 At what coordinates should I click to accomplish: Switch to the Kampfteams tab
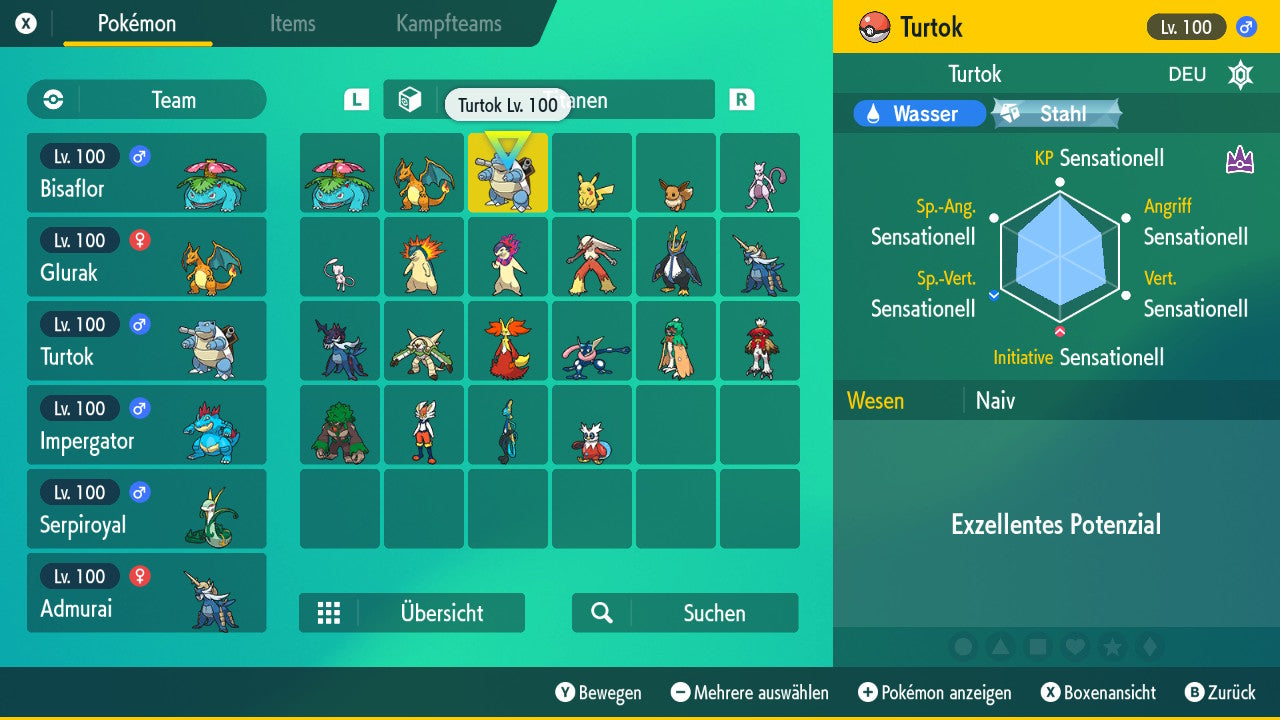447,24
